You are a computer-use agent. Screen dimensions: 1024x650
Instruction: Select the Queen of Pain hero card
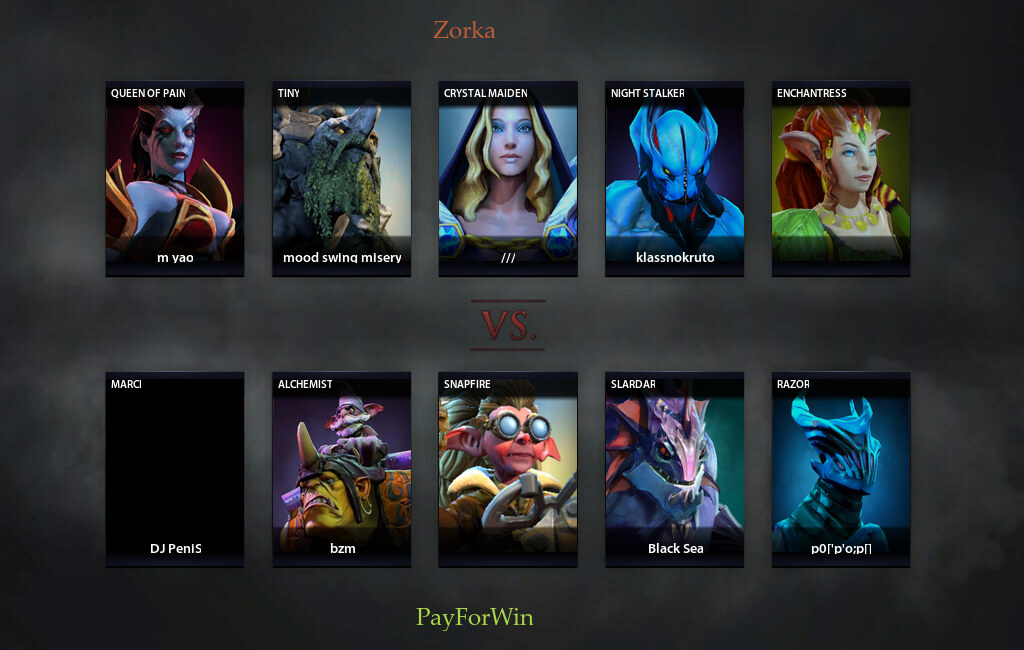pos(175,178)
